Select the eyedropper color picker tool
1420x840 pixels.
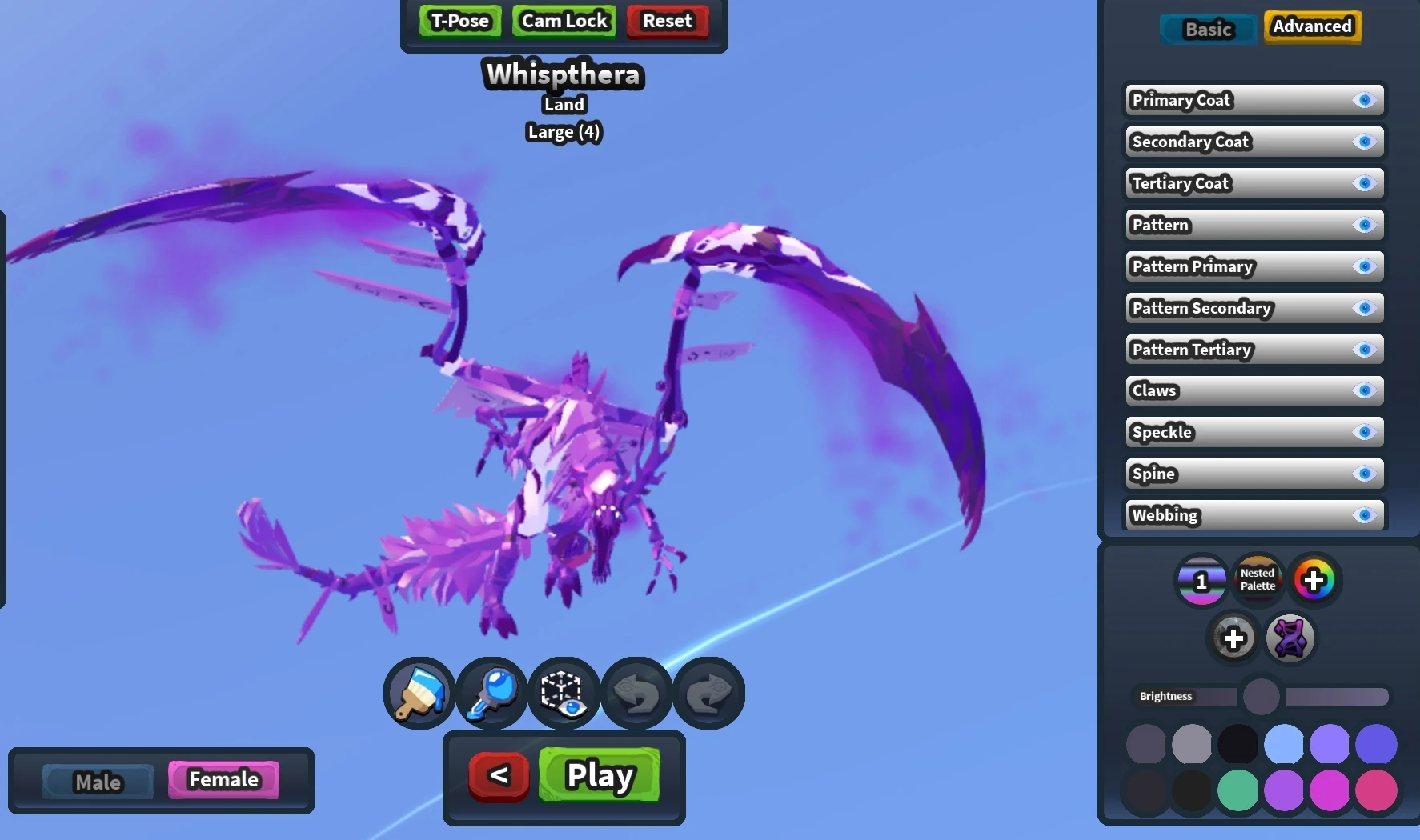[491, 693]
